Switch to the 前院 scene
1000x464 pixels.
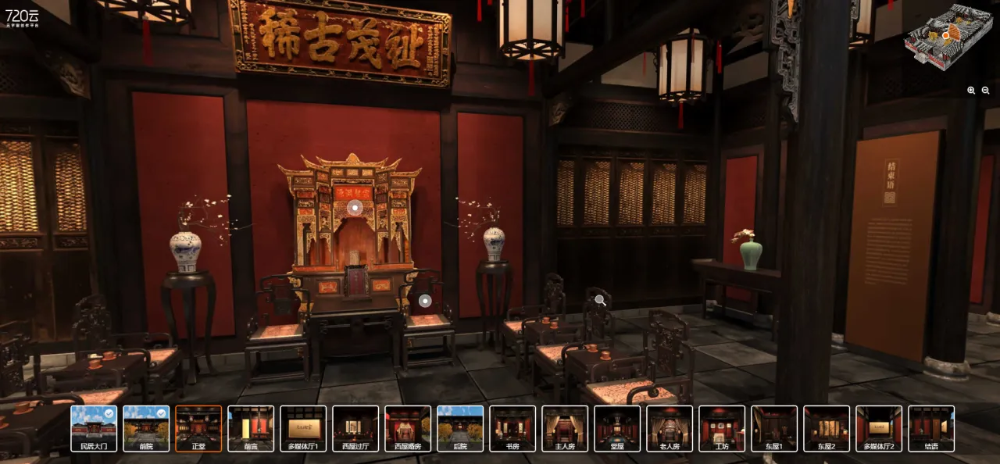[147, 428]
